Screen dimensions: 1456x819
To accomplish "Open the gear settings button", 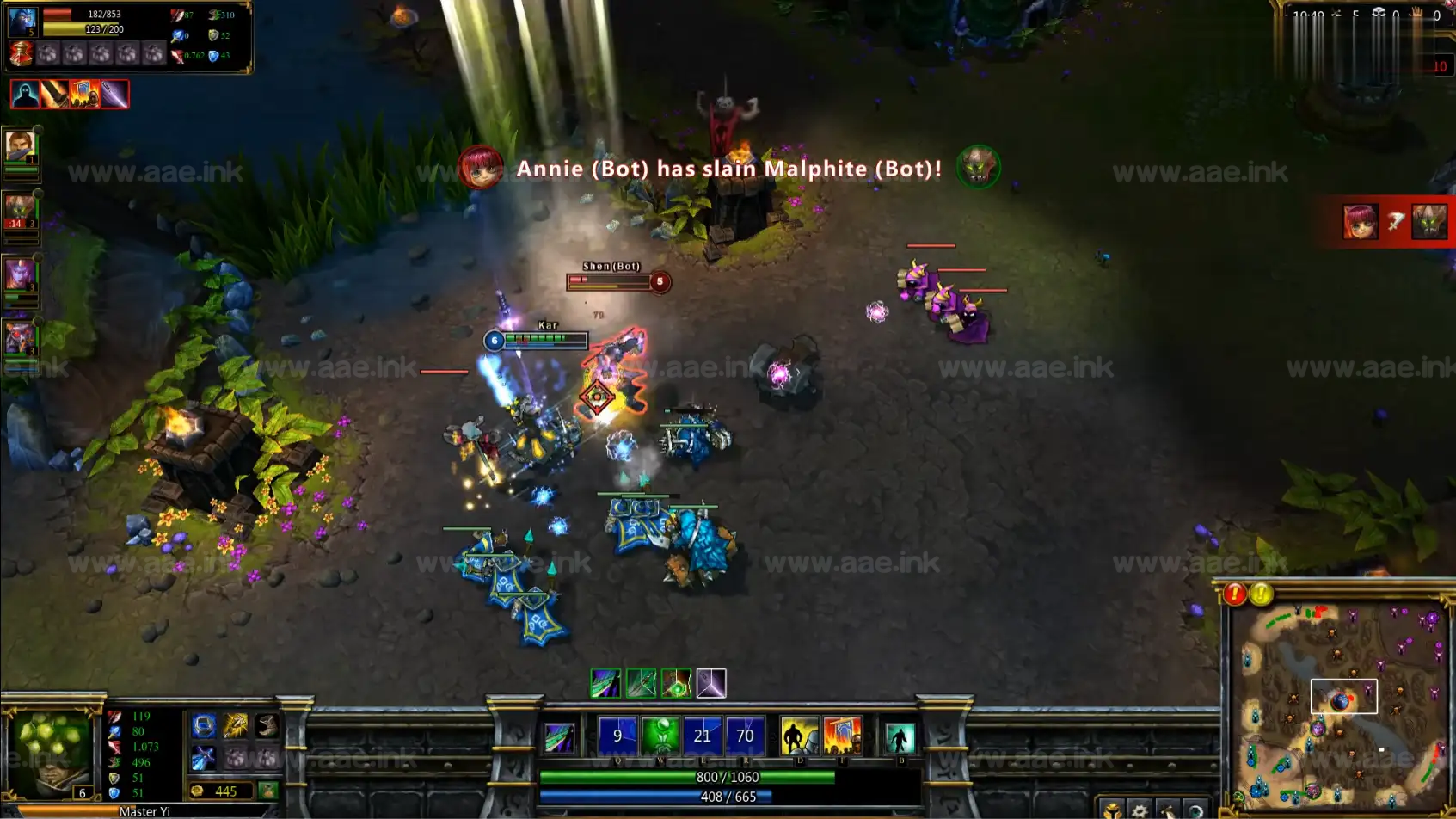I will coord(1140,810).
